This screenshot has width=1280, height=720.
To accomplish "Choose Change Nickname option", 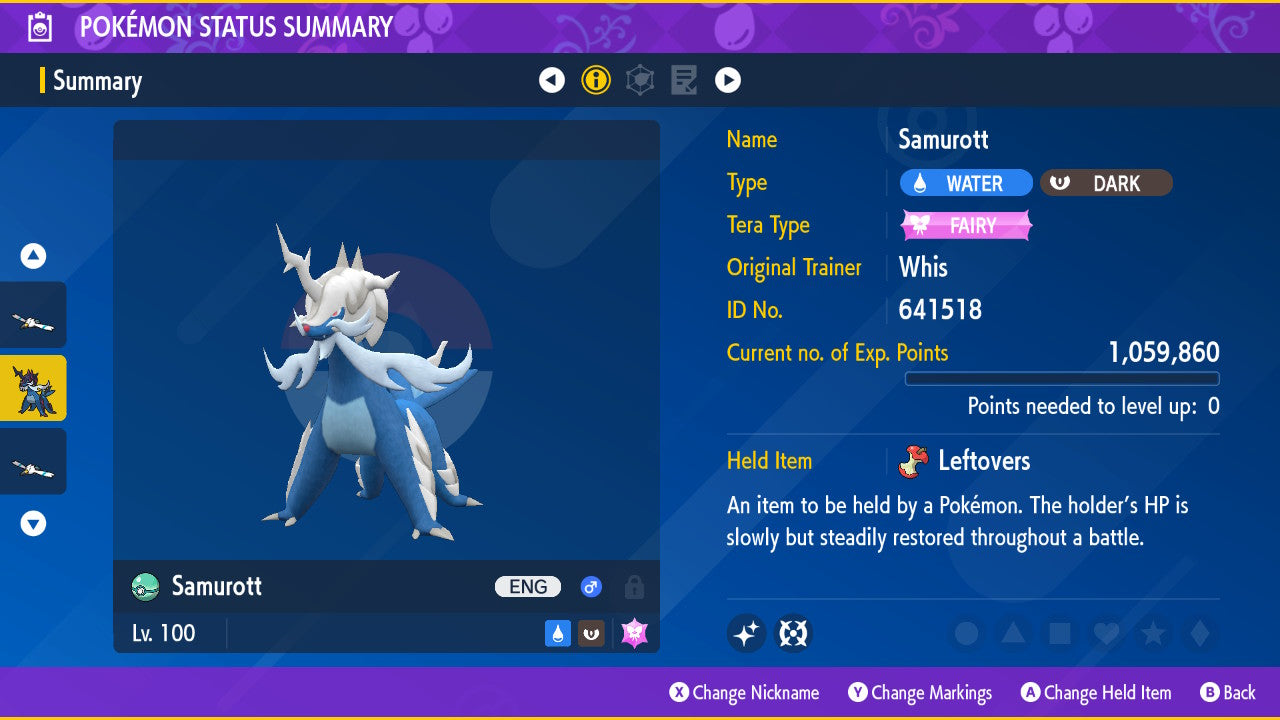I will pos(745,692).
